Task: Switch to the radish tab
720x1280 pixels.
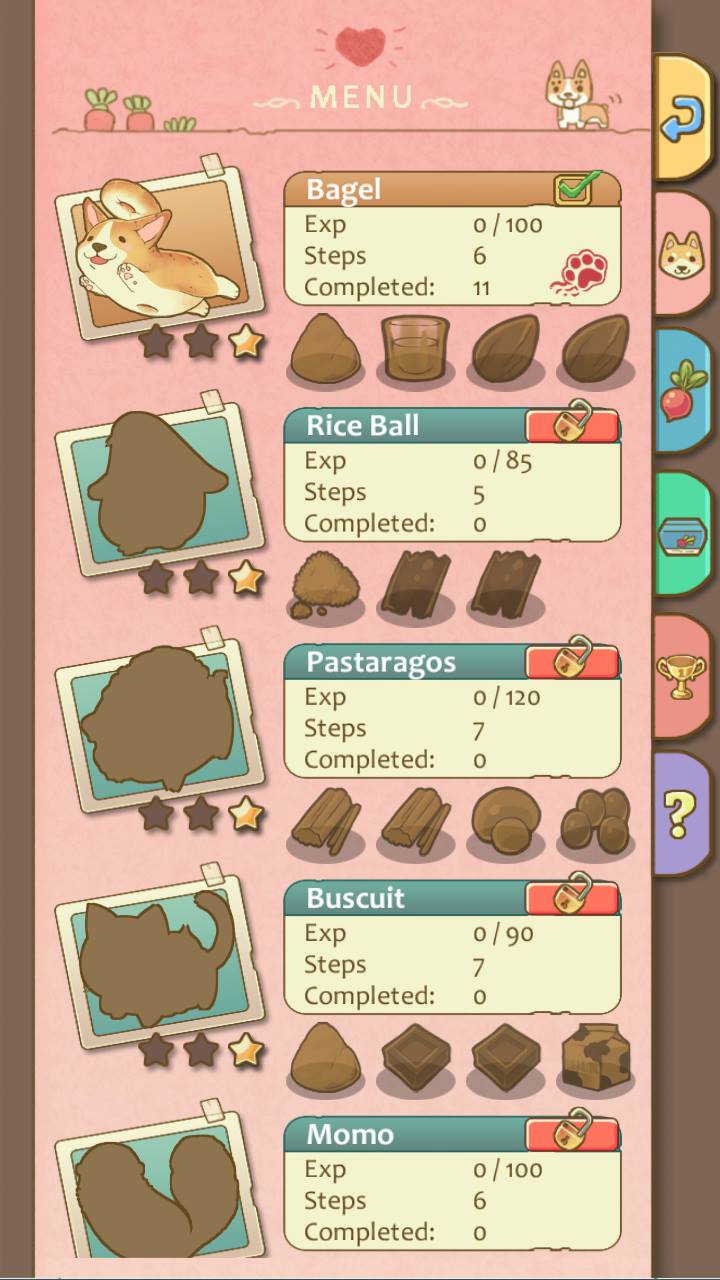Action: click(x=682, y=394)
